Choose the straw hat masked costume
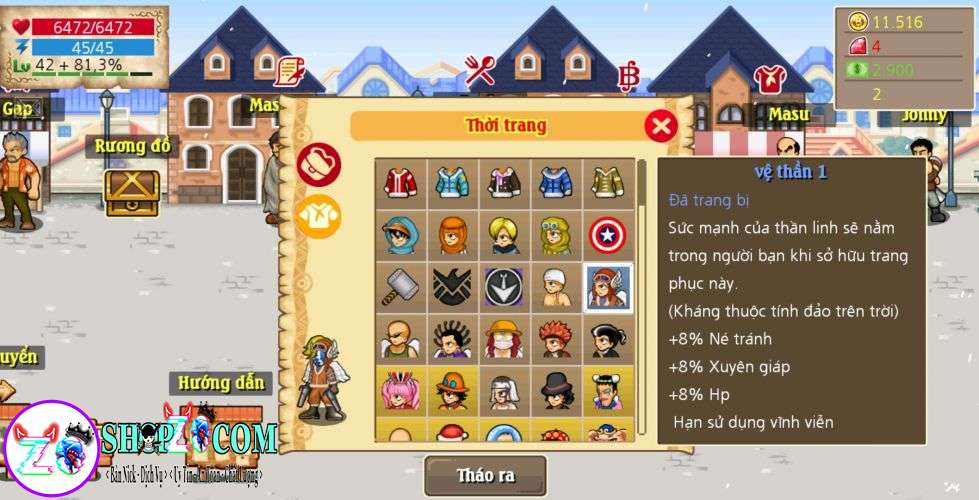 (x=504, y=339)
